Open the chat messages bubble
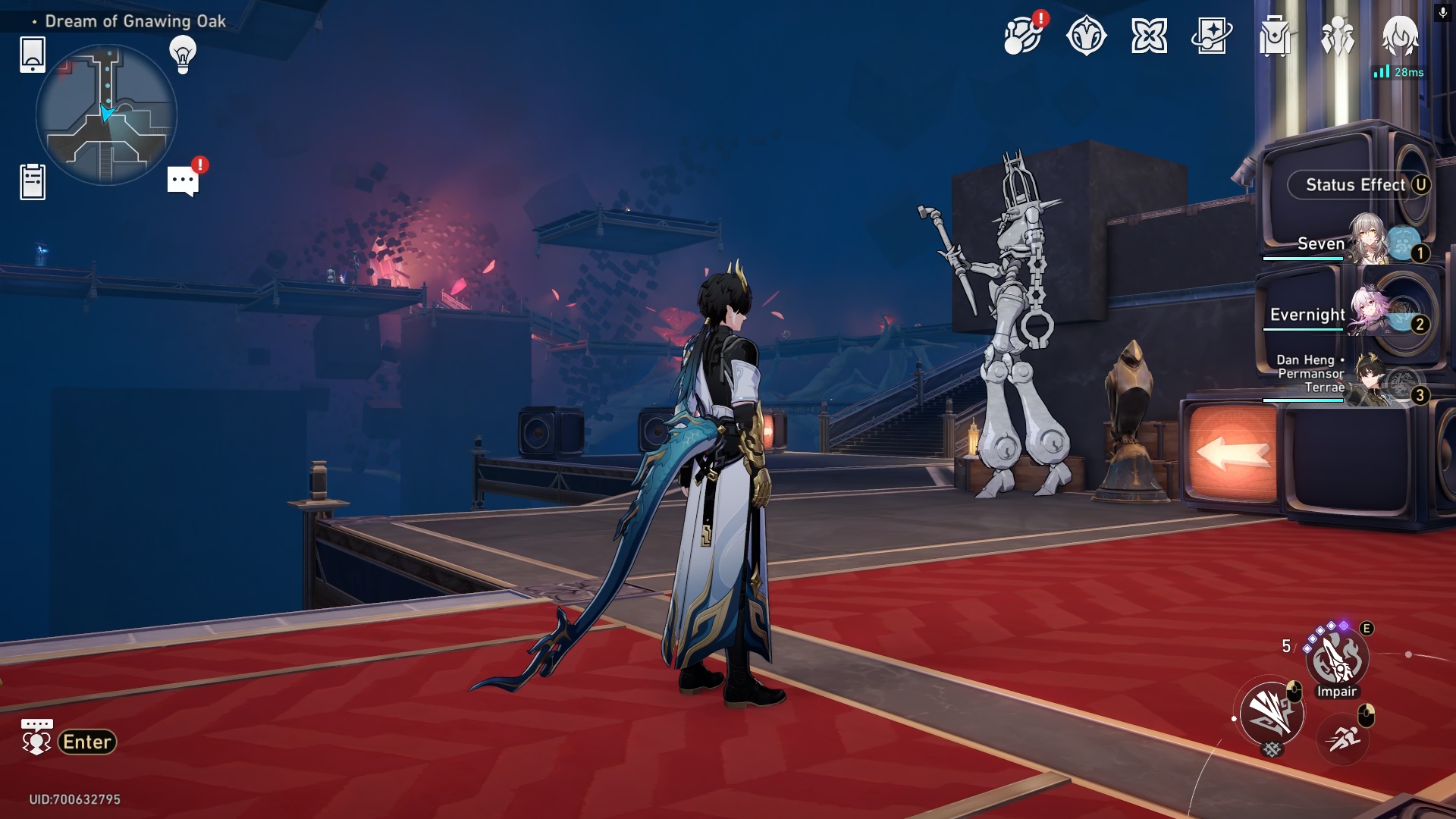Image resolution: width=1456 pixels, height=819 pixels. tap(183, 180)
